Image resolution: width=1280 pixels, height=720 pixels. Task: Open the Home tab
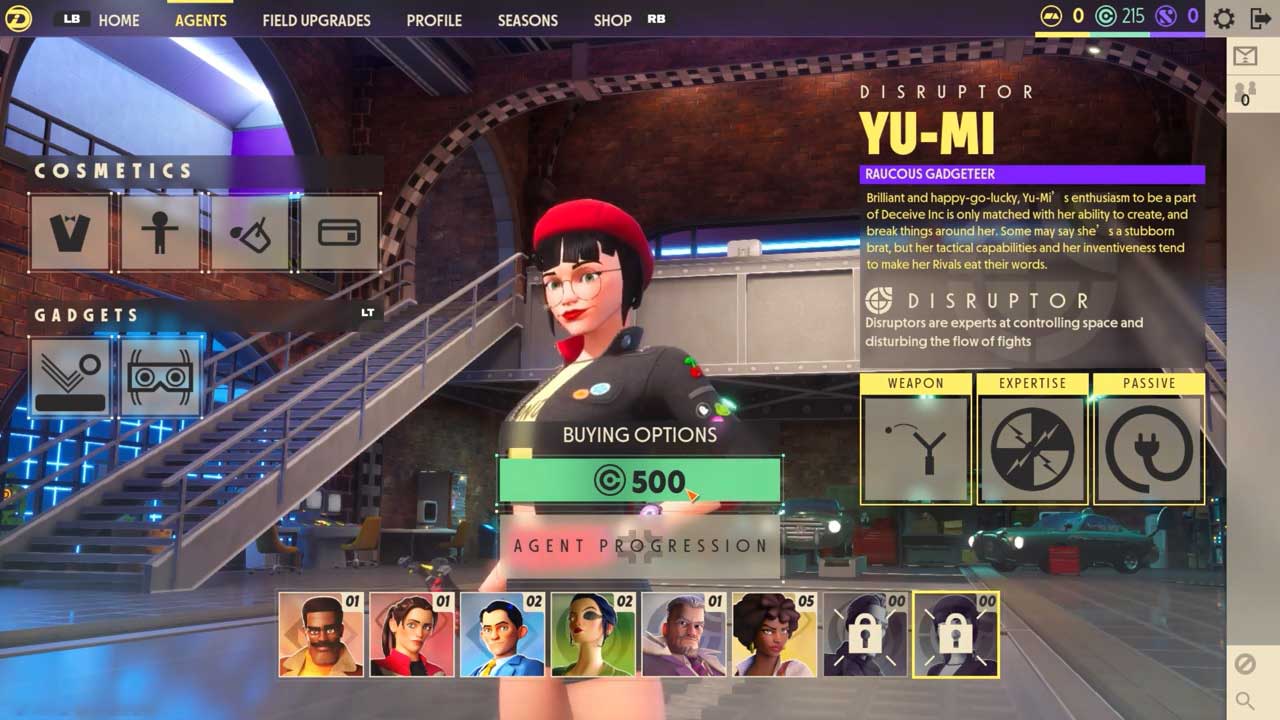tap(119, 20)
